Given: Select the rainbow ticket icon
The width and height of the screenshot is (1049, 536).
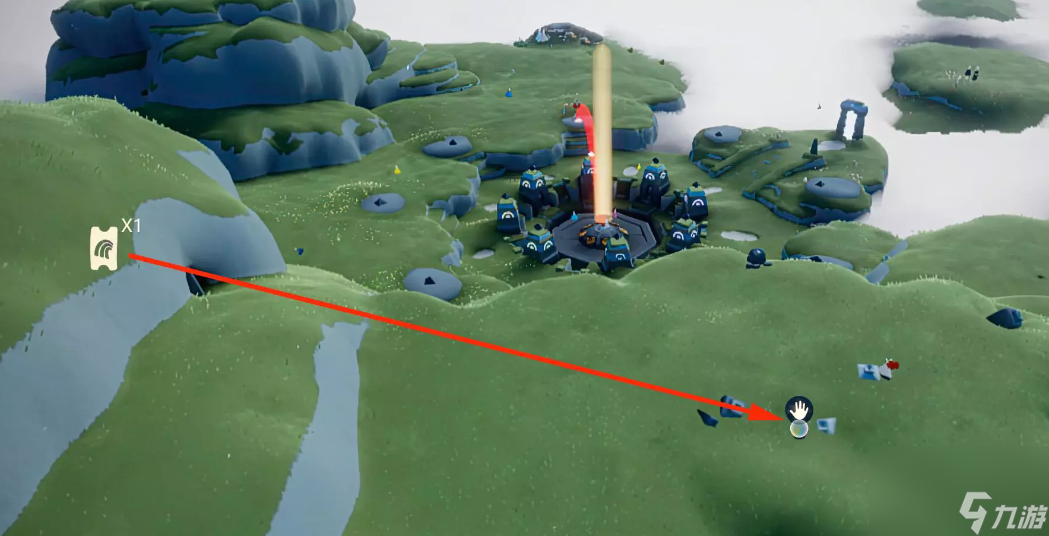Looking at the screenshot, I should tap(104, 248).
